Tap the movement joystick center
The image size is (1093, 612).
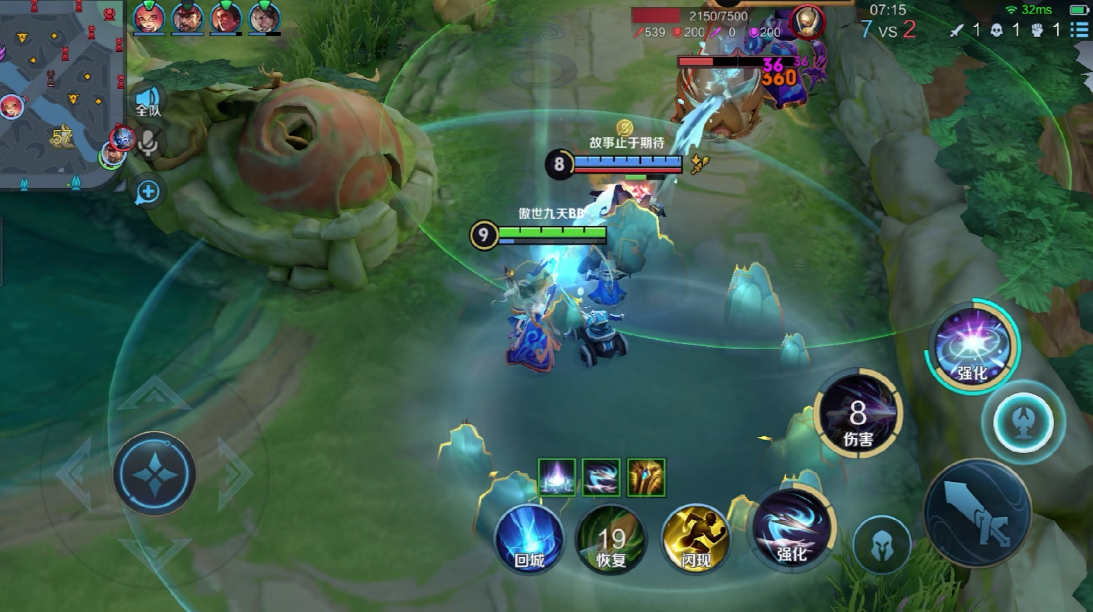click(x=154, y=473)
